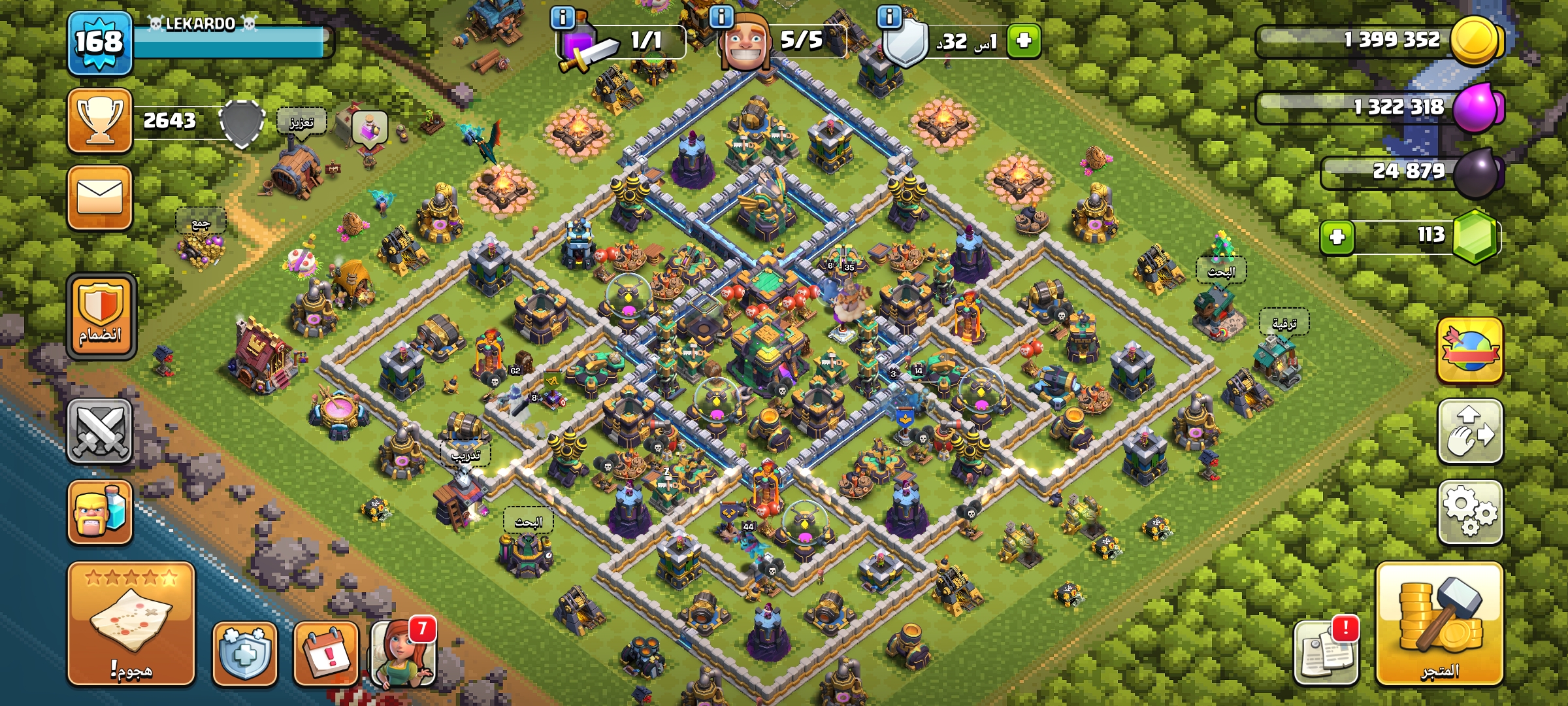Add shield time with the green plus
This screenshot has height=706, width=1568.
pos(1023,41)
